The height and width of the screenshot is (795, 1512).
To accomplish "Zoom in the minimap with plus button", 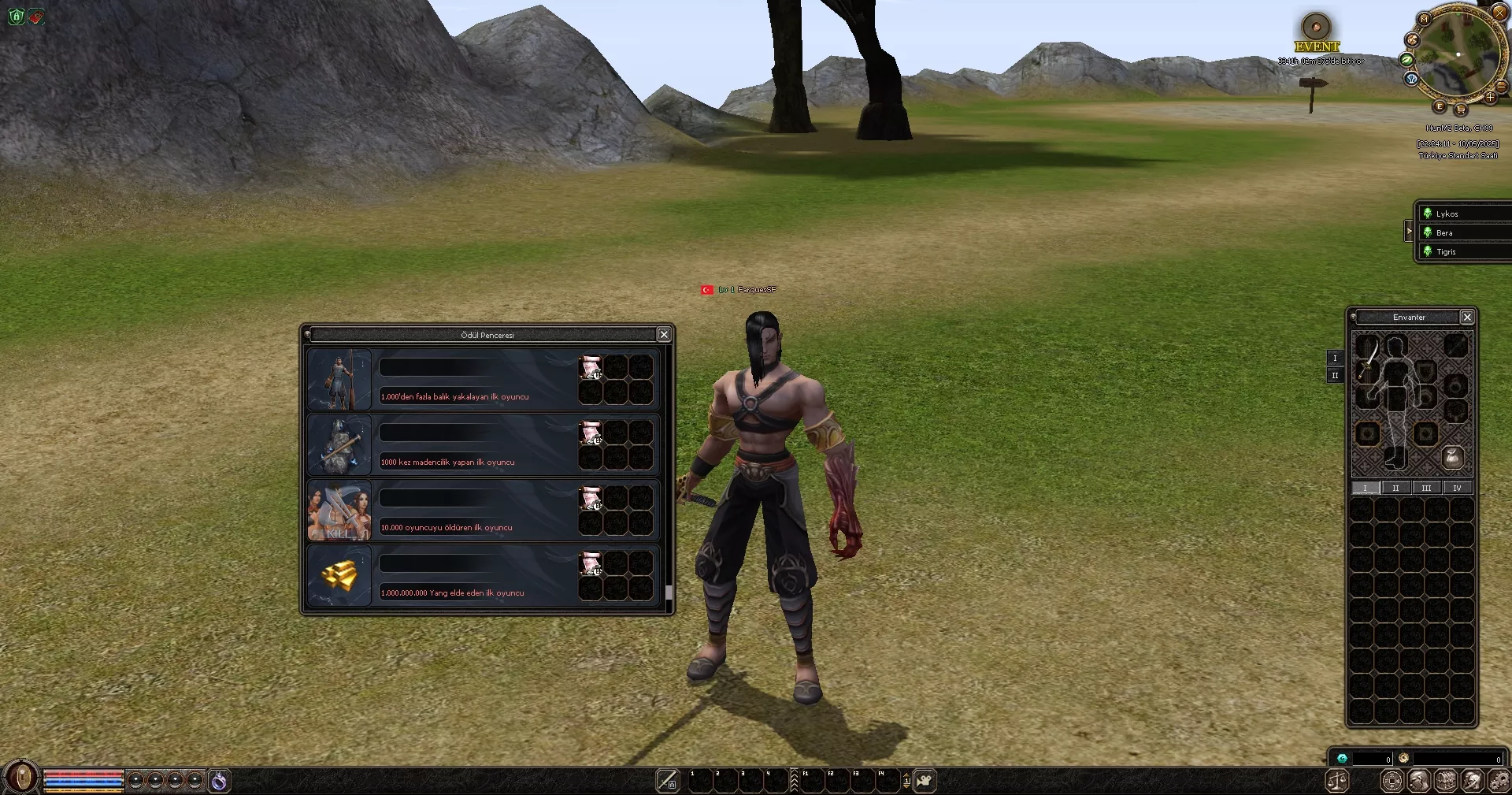I will click(1490, 98).
